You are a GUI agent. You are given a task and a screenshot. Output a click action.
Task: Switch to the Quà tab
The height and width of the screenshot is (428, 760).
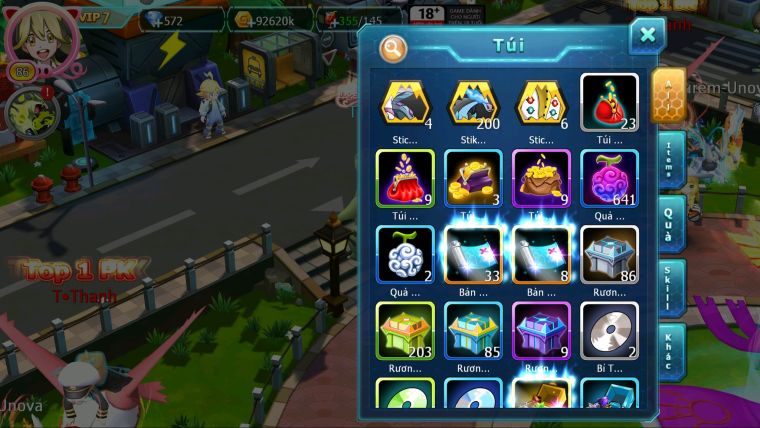point(671,222)
